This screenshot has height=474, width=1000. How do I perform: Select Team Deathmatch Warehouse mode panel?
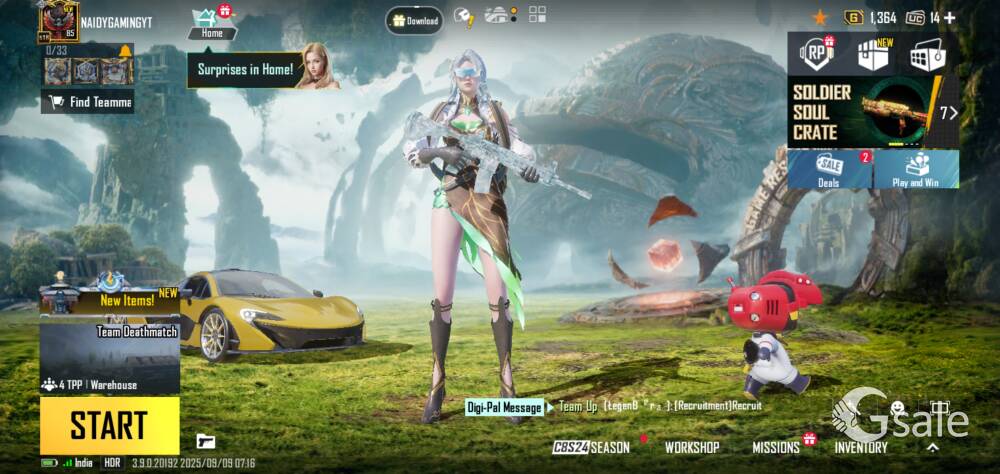109,355
